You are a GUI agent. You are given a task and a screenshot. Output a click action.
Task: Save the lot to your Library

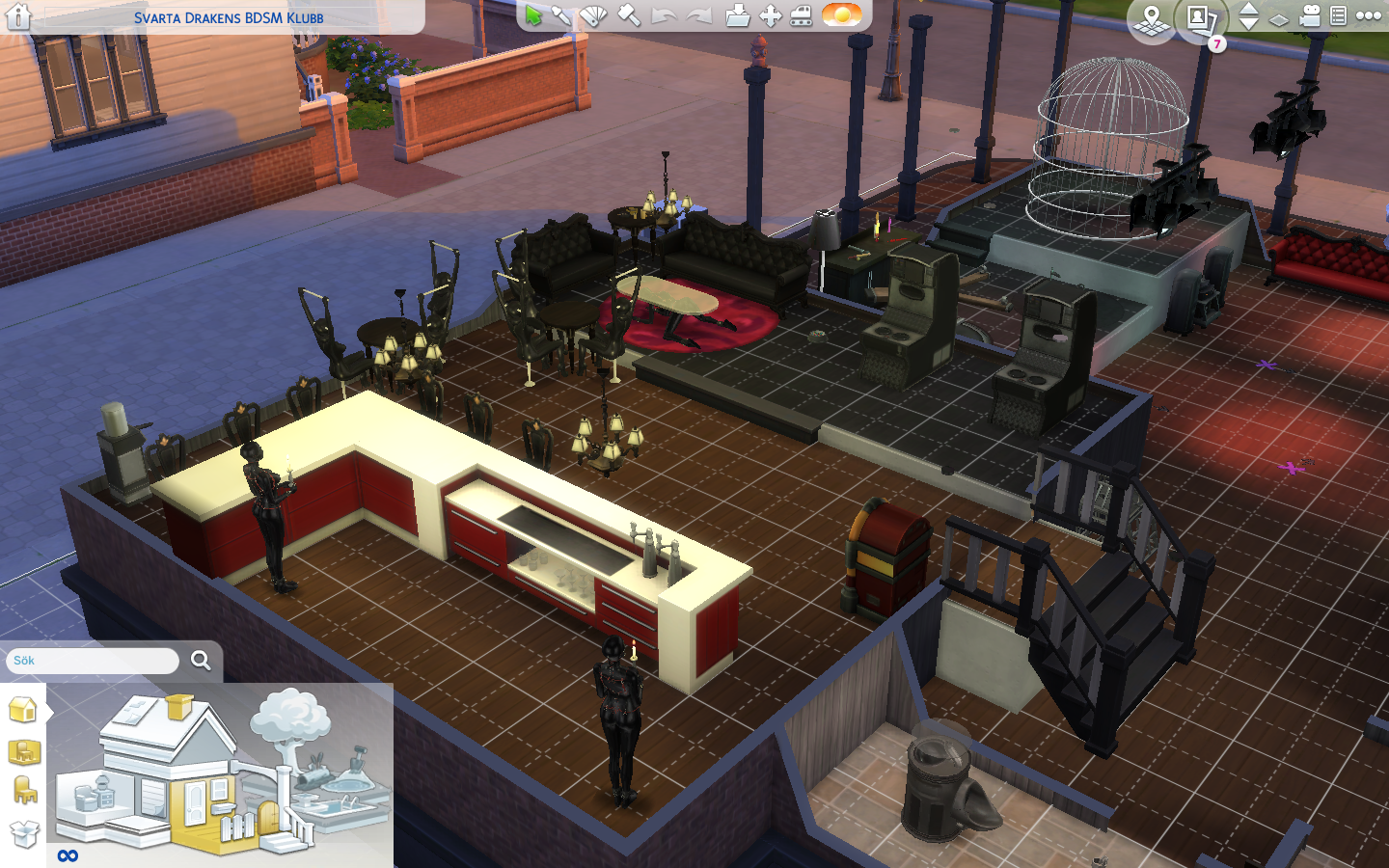click(x=738, y=14)
